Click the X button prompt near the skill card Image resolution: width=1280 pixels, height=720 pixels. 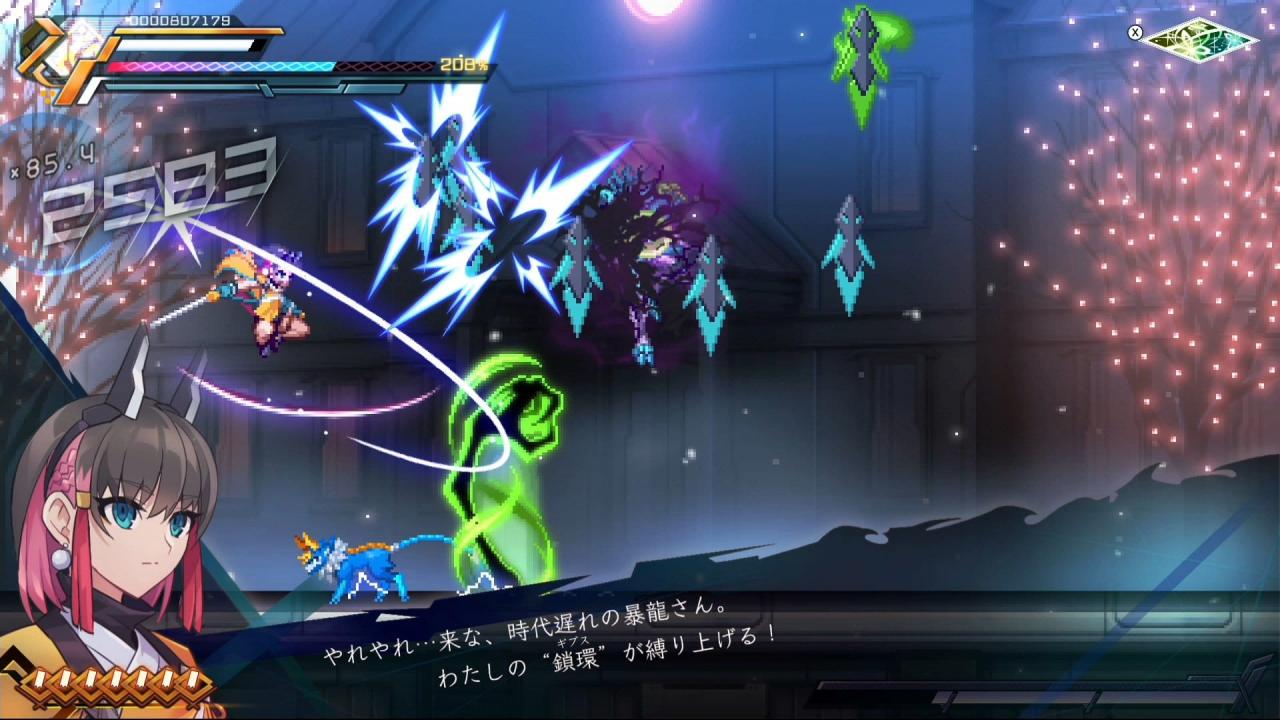(x=1133, y=30)
